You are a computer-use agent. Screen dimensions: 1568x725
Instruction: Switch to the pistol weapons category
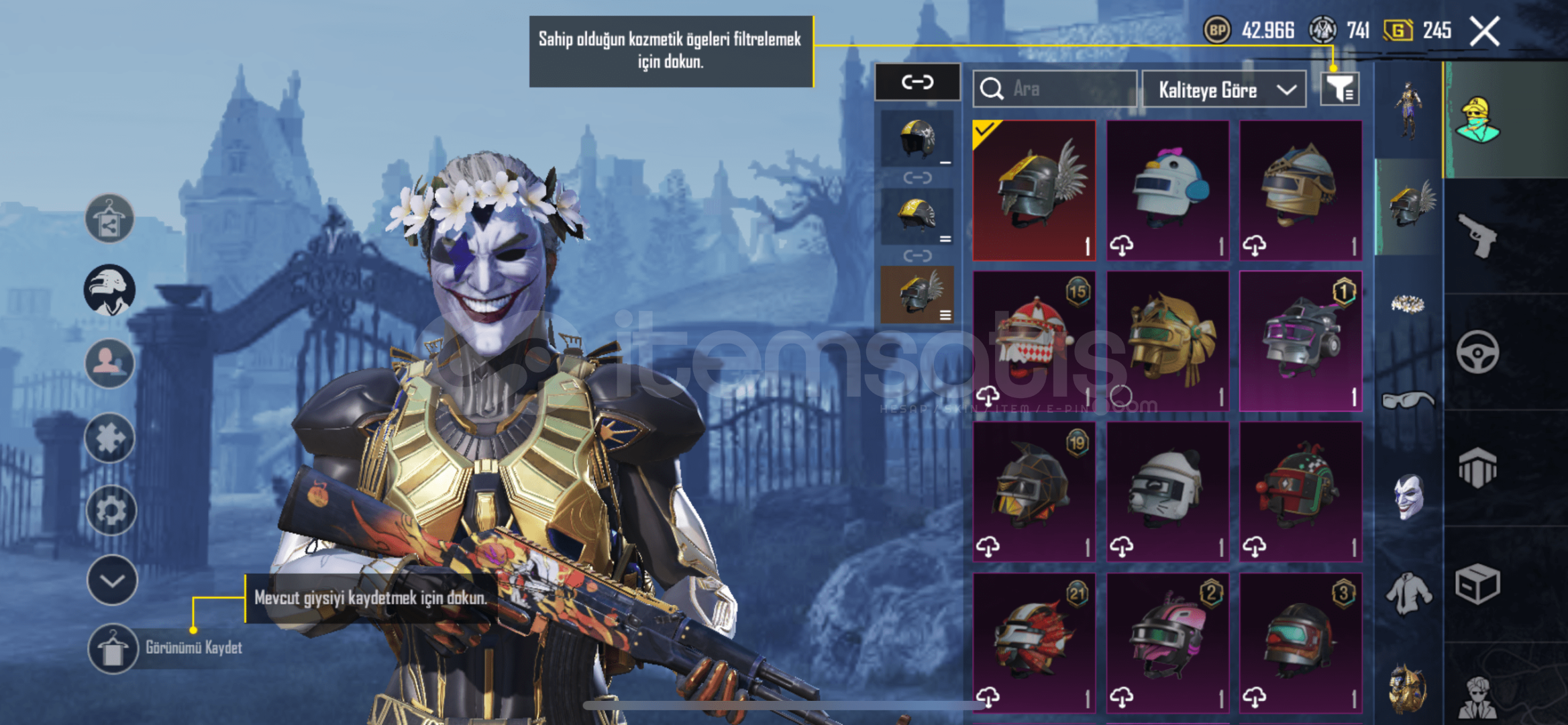click(1478, 236)
